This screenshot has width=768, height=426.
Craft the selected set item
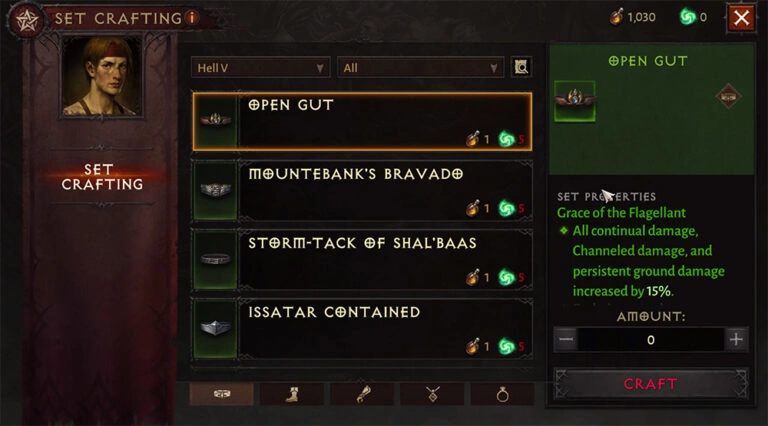[x=650, y=384]
